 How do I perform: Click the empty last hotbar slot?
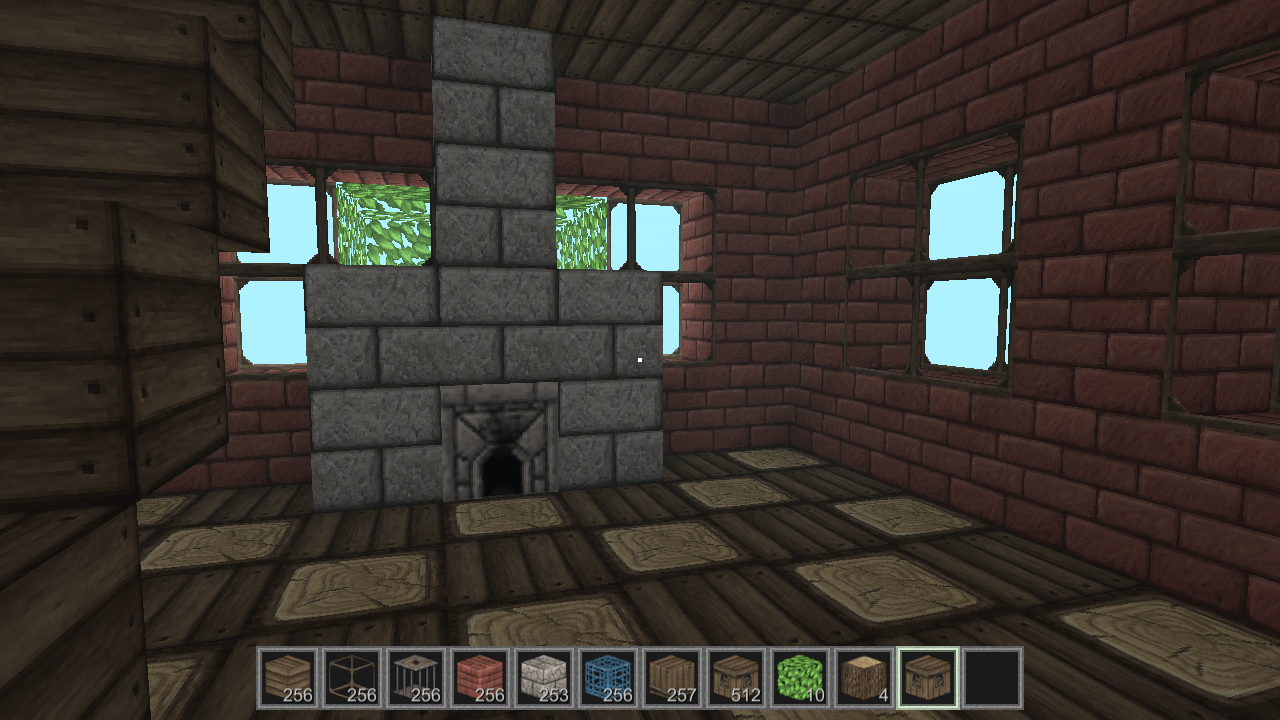pyautogui.click(x=992, y=680)
